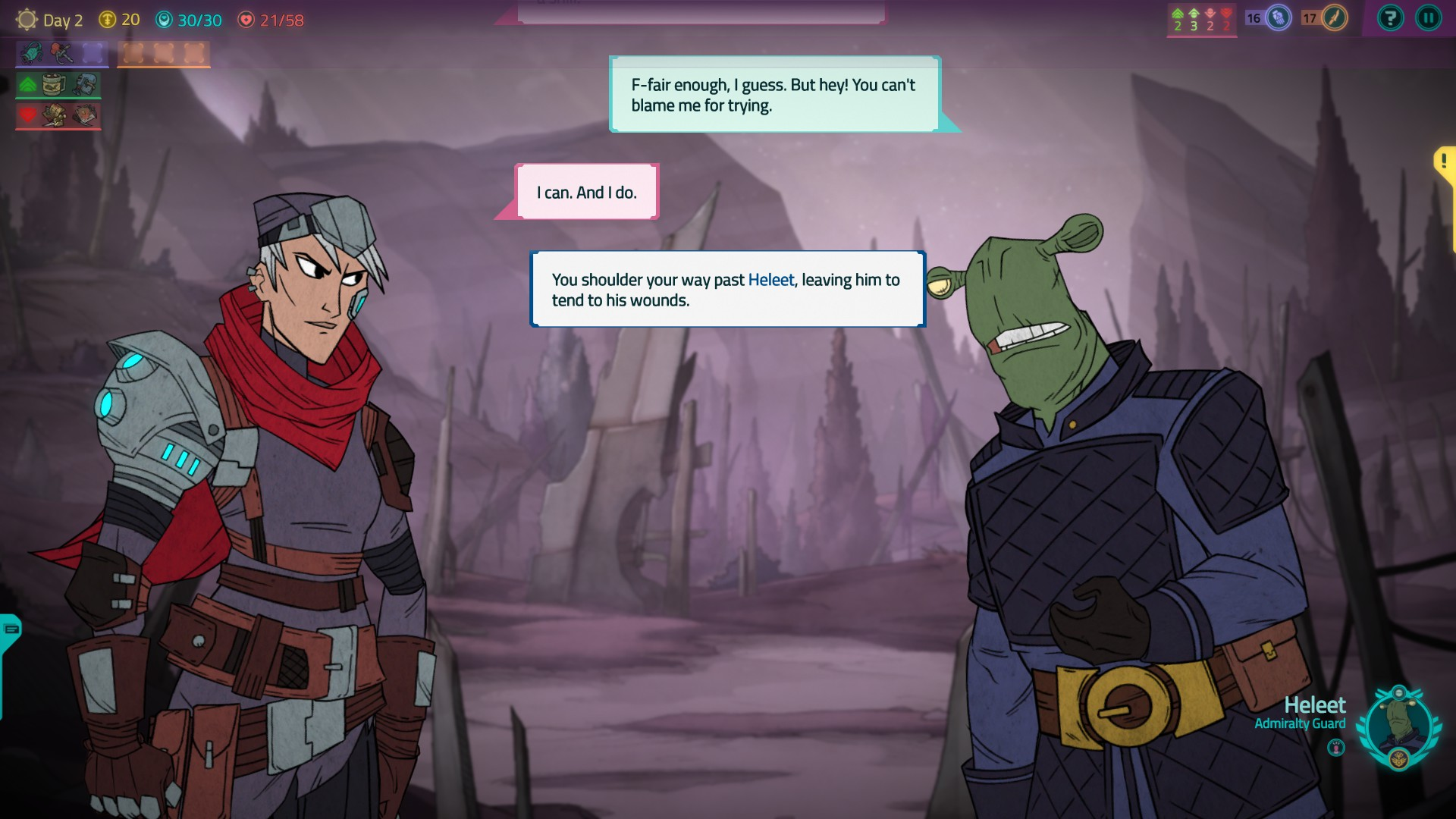The height and width of the screenshot is (819, 1456).
Task: Click the heart health icon showing 21/58
Action: point(246,20)
